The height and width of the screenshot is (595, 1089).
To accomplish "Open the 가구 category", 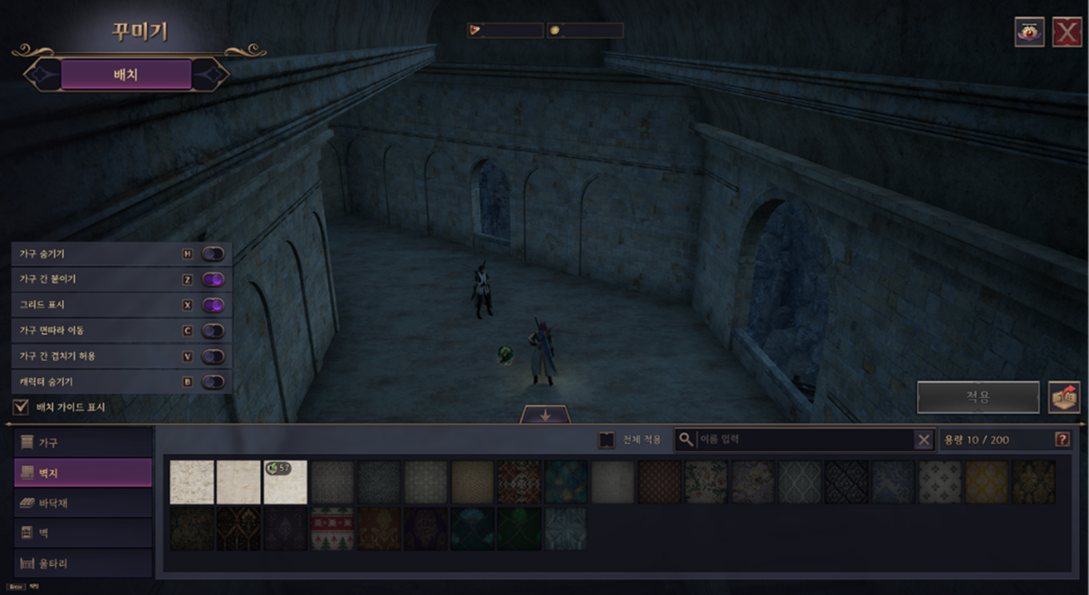I will (83, 442).
